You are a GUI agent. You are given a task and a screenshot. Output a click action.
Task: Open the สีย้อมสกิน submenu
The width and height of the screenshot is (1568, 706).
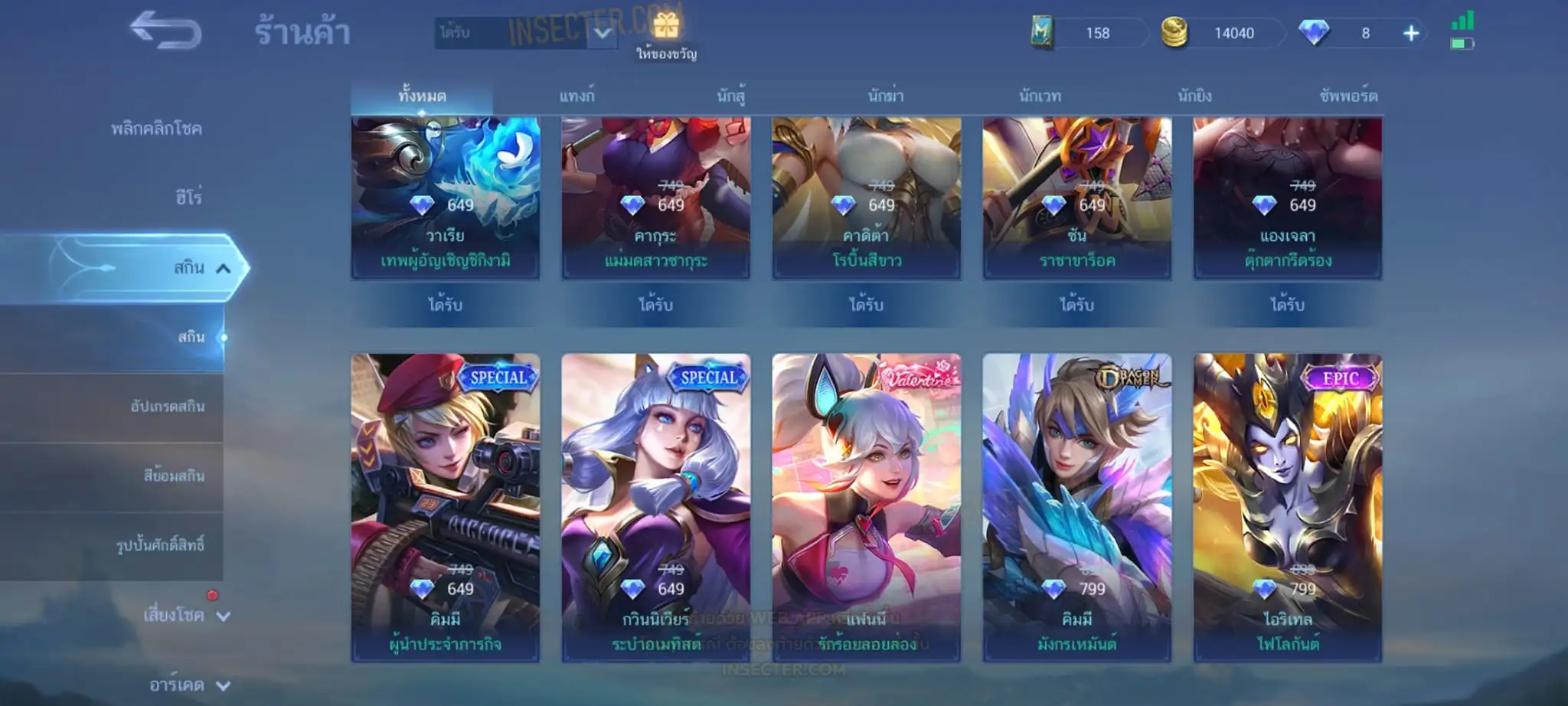point(174,476)
